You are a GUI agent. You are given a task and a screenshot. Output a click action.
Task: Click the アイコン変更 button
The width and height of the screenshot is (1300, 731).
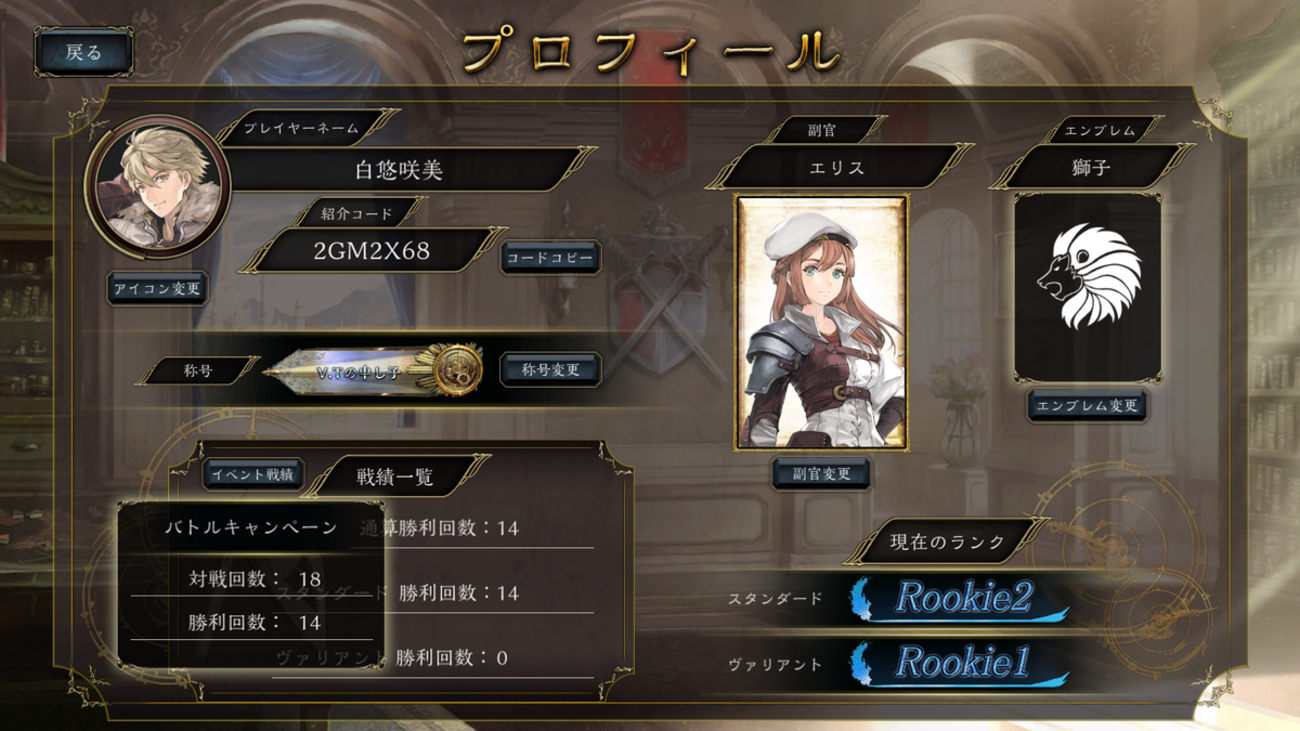[x=157, y=289]
